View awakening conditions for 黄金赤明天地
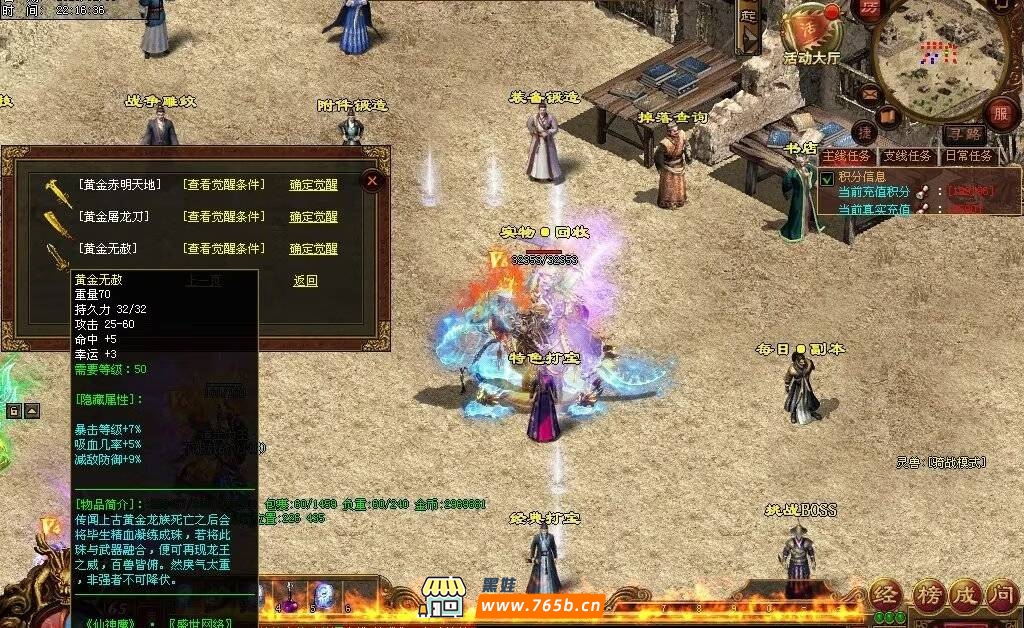Viewport: 1024px width, 628px height. point(224,185)
